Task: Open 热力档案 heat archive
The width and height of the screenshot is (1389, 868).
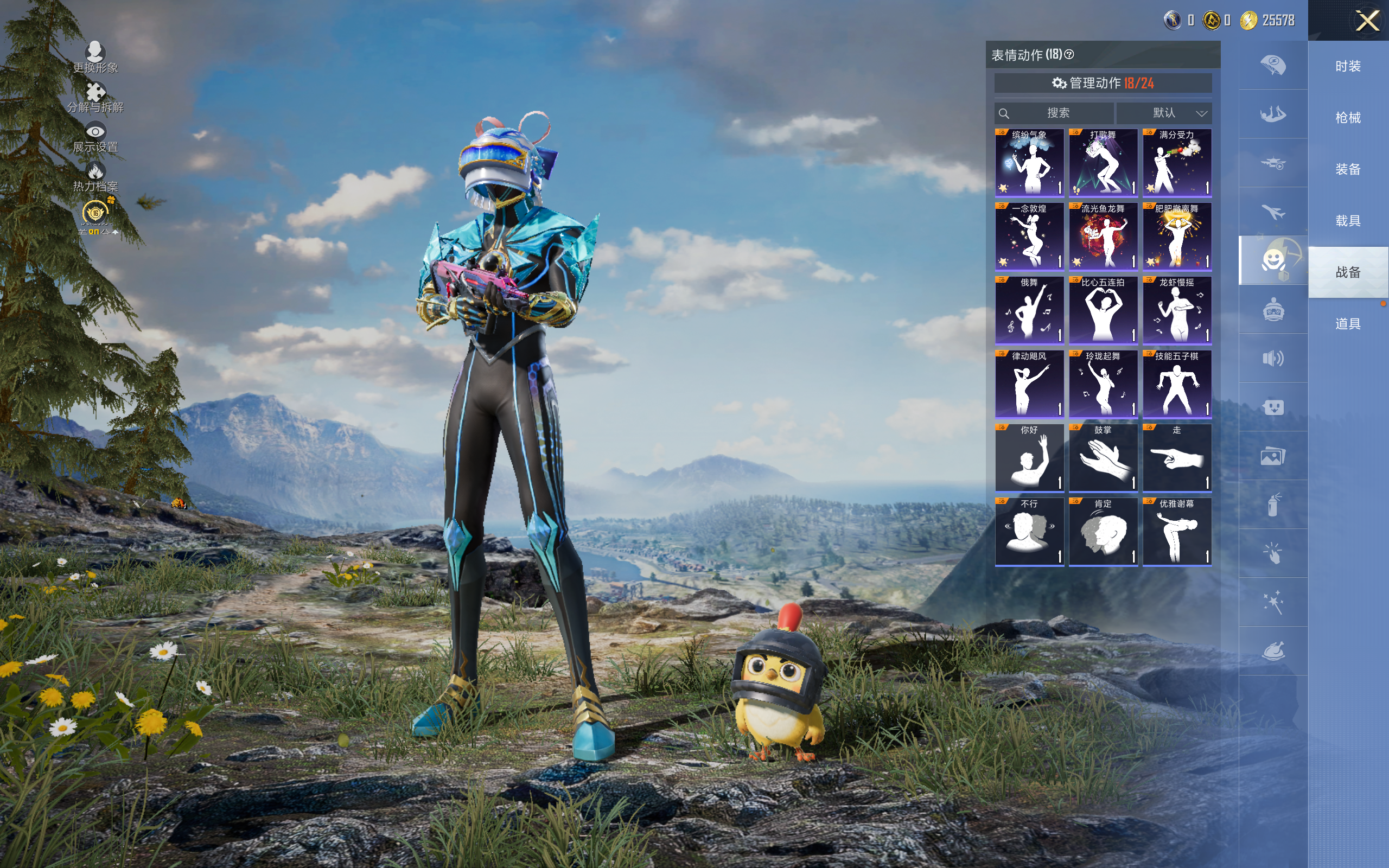Action: click(x=95, y=177)
